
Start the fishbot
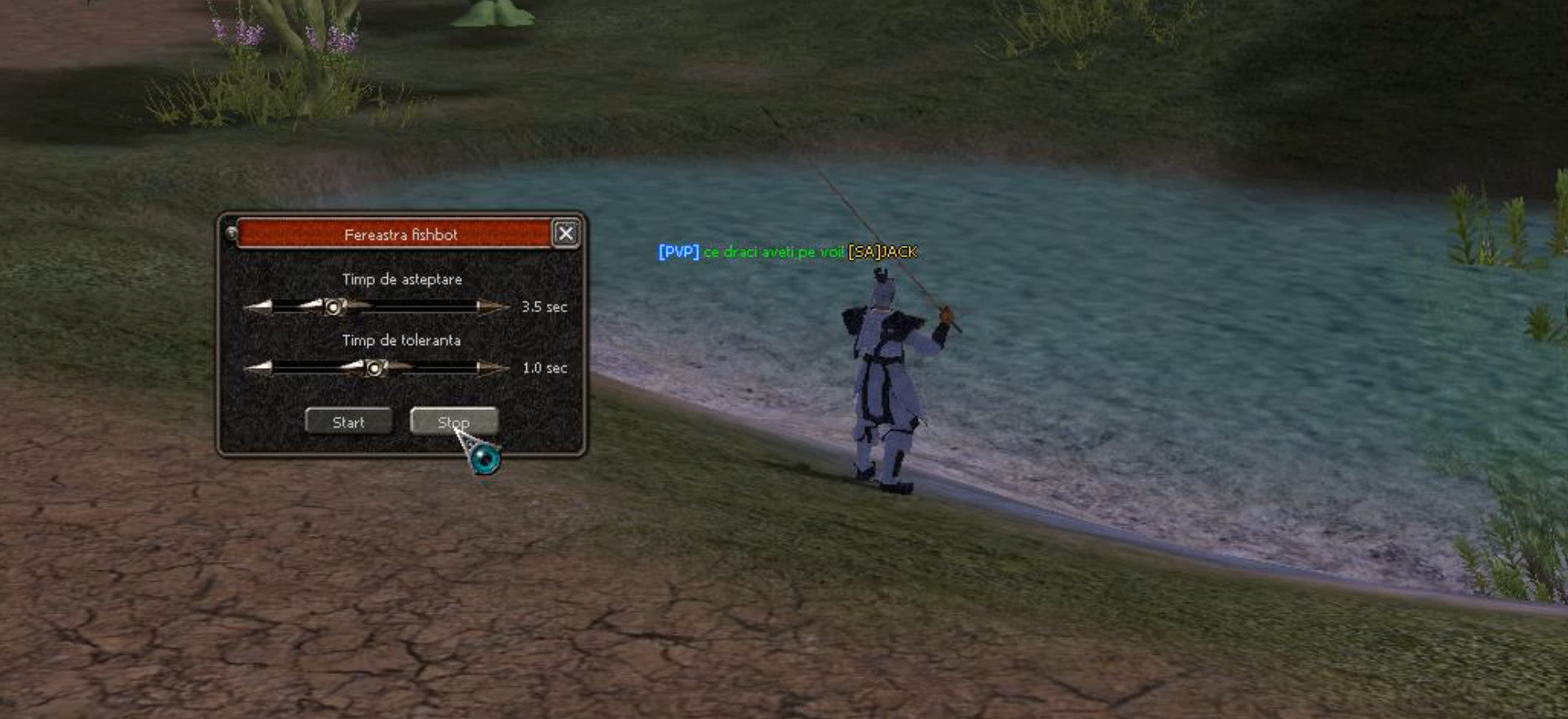[349, 422]
